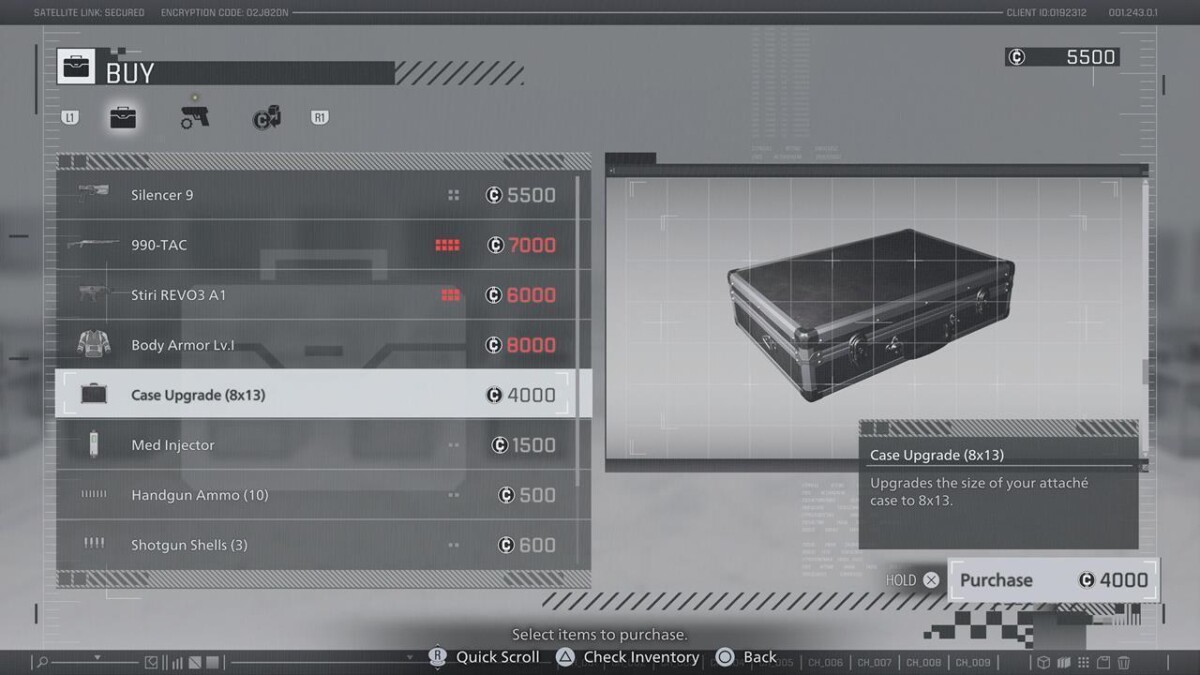Open the handgun weapons tab

195,117
